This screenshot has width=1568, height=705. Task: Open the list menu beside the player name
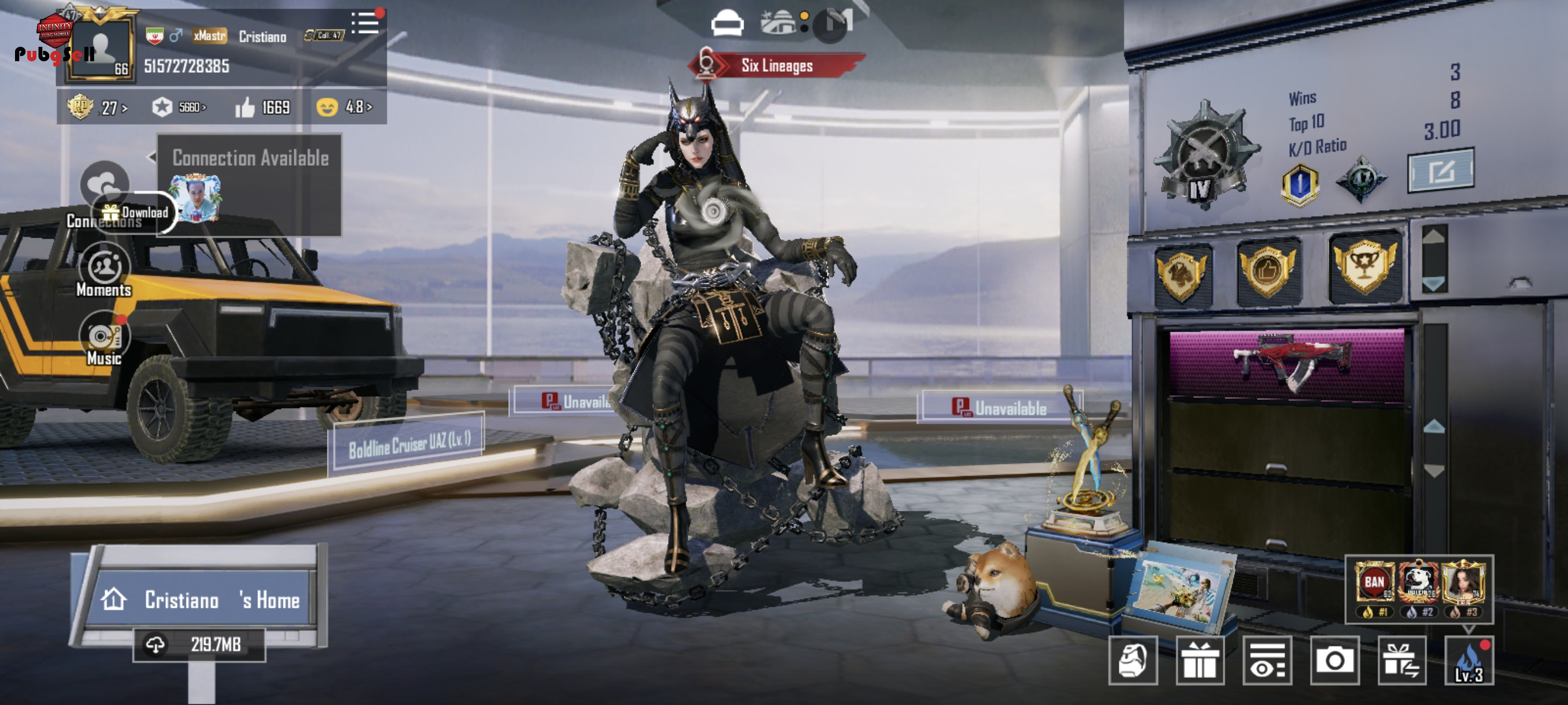pos(365,24)
